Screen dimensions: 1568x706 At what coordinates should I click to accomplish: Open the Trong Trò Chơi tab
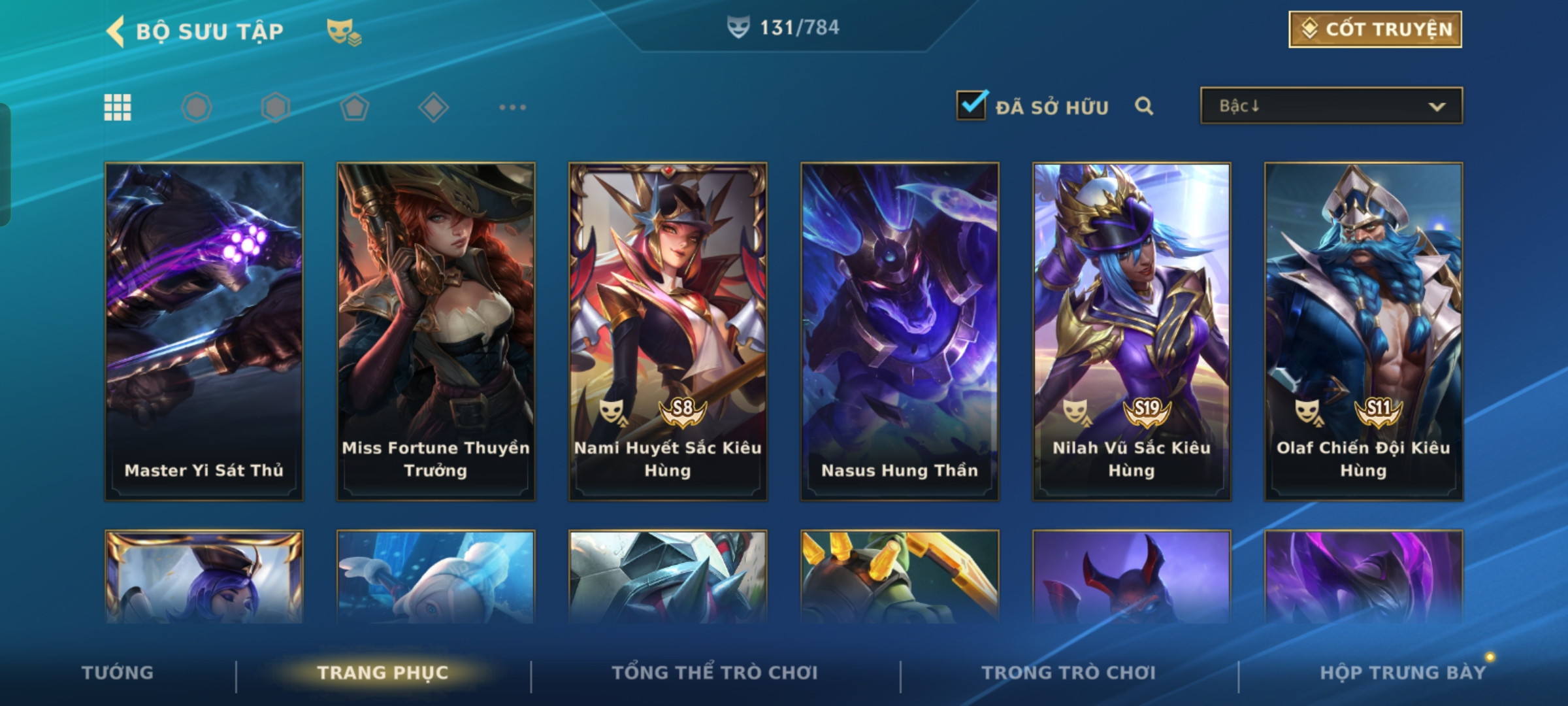tap(1069, 673)
